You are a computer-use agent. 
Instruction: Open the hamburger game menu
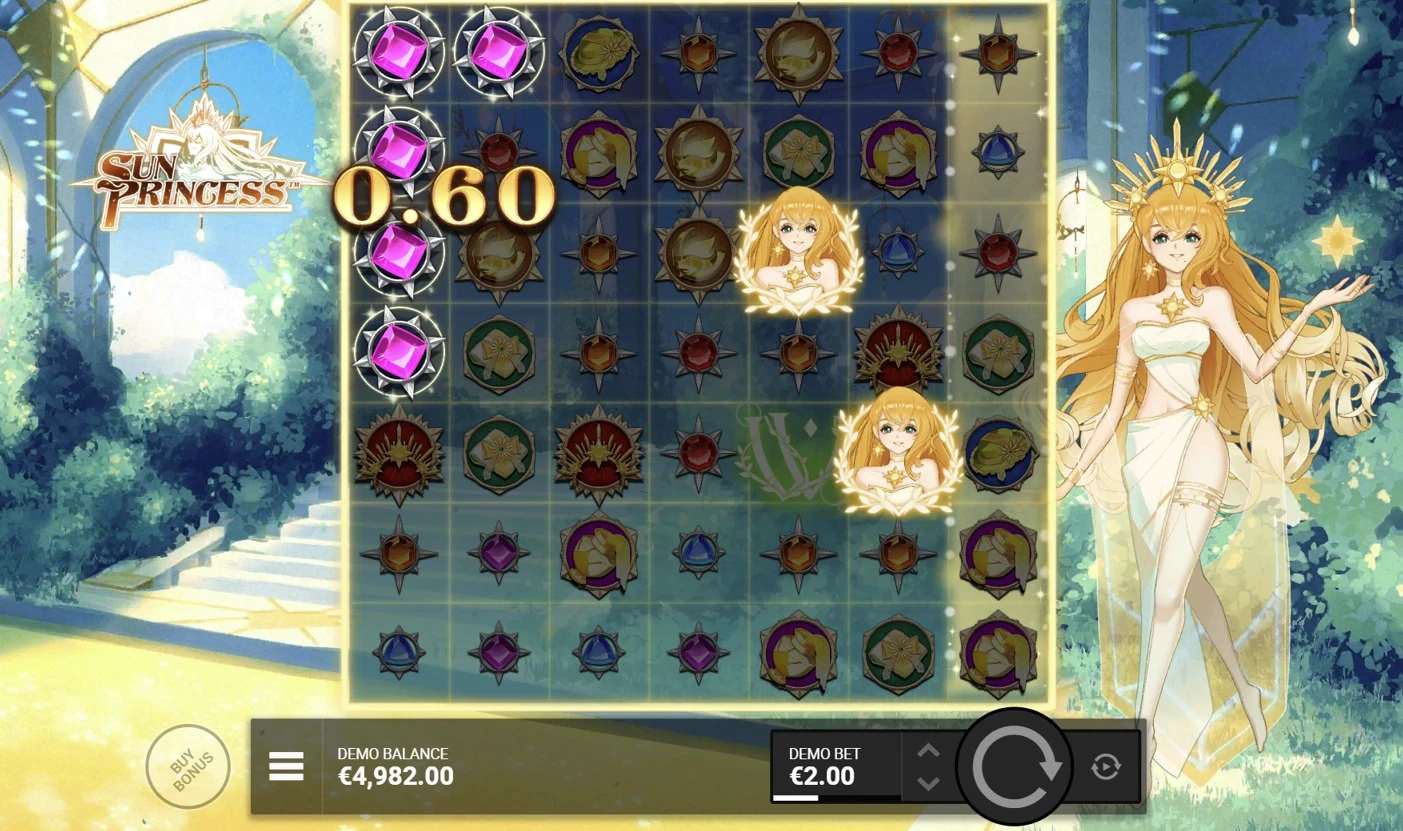pyautogui.click(x=287, y=767)
